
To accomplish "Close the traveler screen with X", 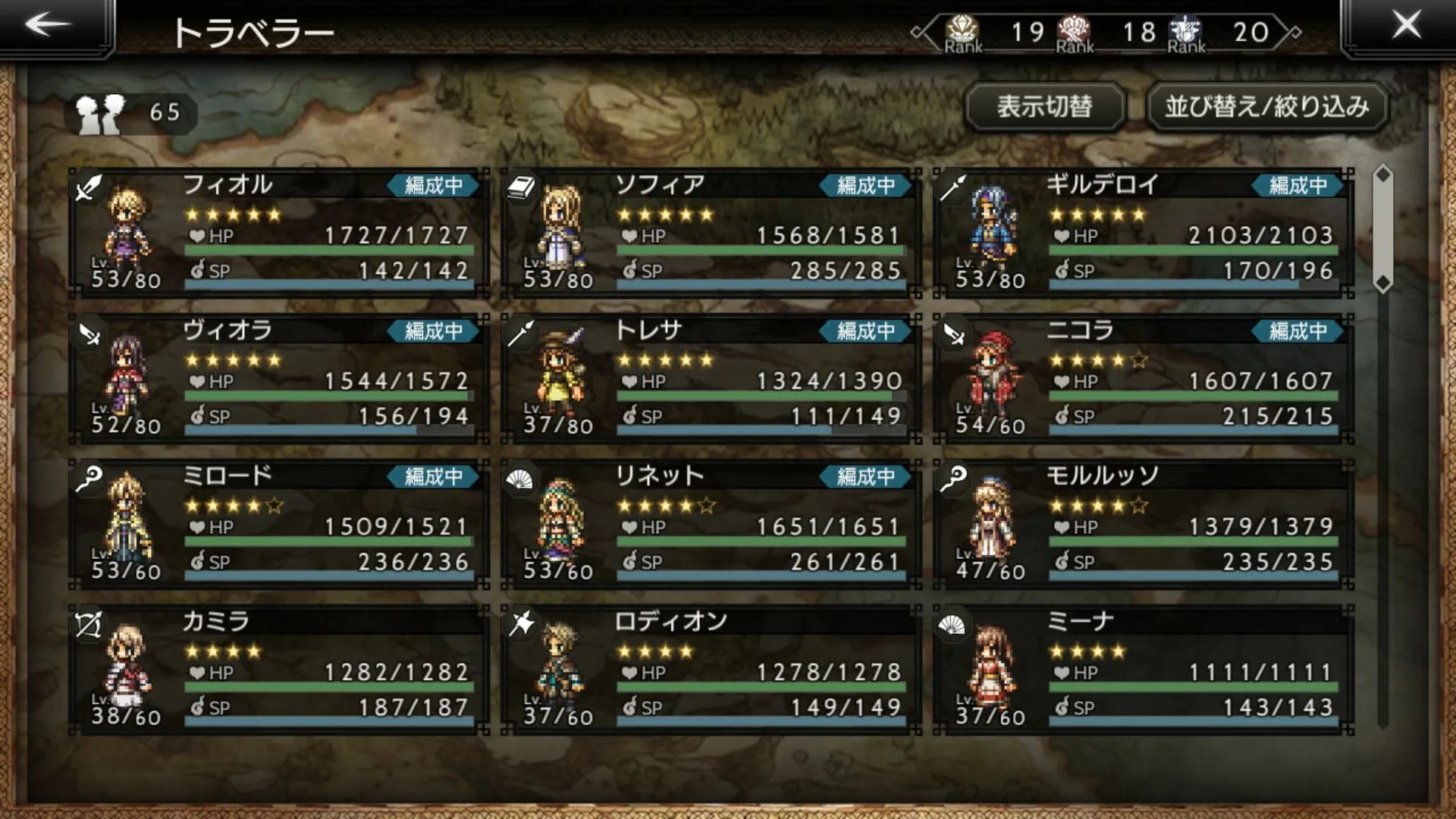I will pyautogui.click(x=1406, y=25).
